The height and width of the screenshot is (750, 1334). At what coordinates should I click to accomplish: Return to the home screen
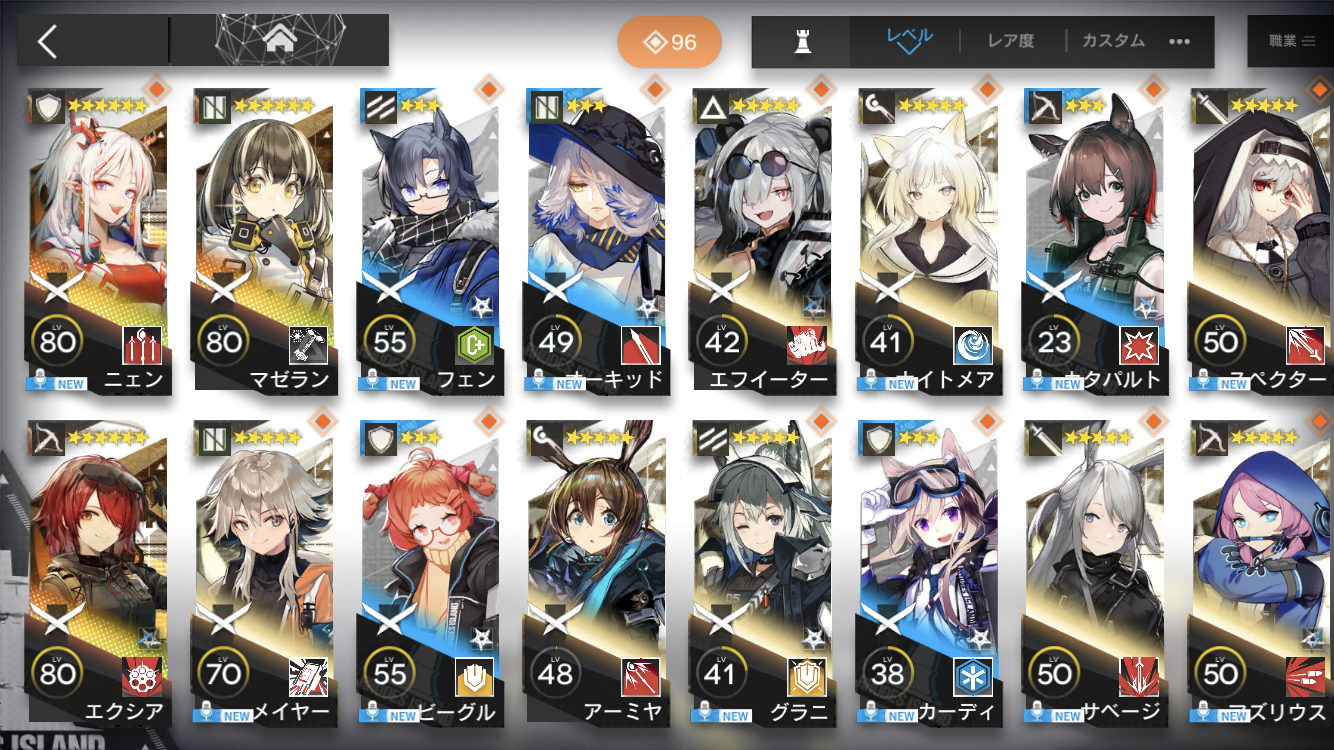277,41
